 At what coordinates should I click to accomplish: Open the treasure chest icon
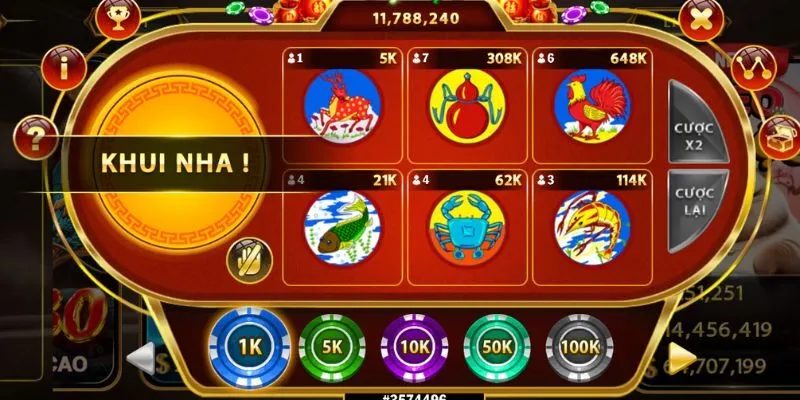(x=779, y=137)
